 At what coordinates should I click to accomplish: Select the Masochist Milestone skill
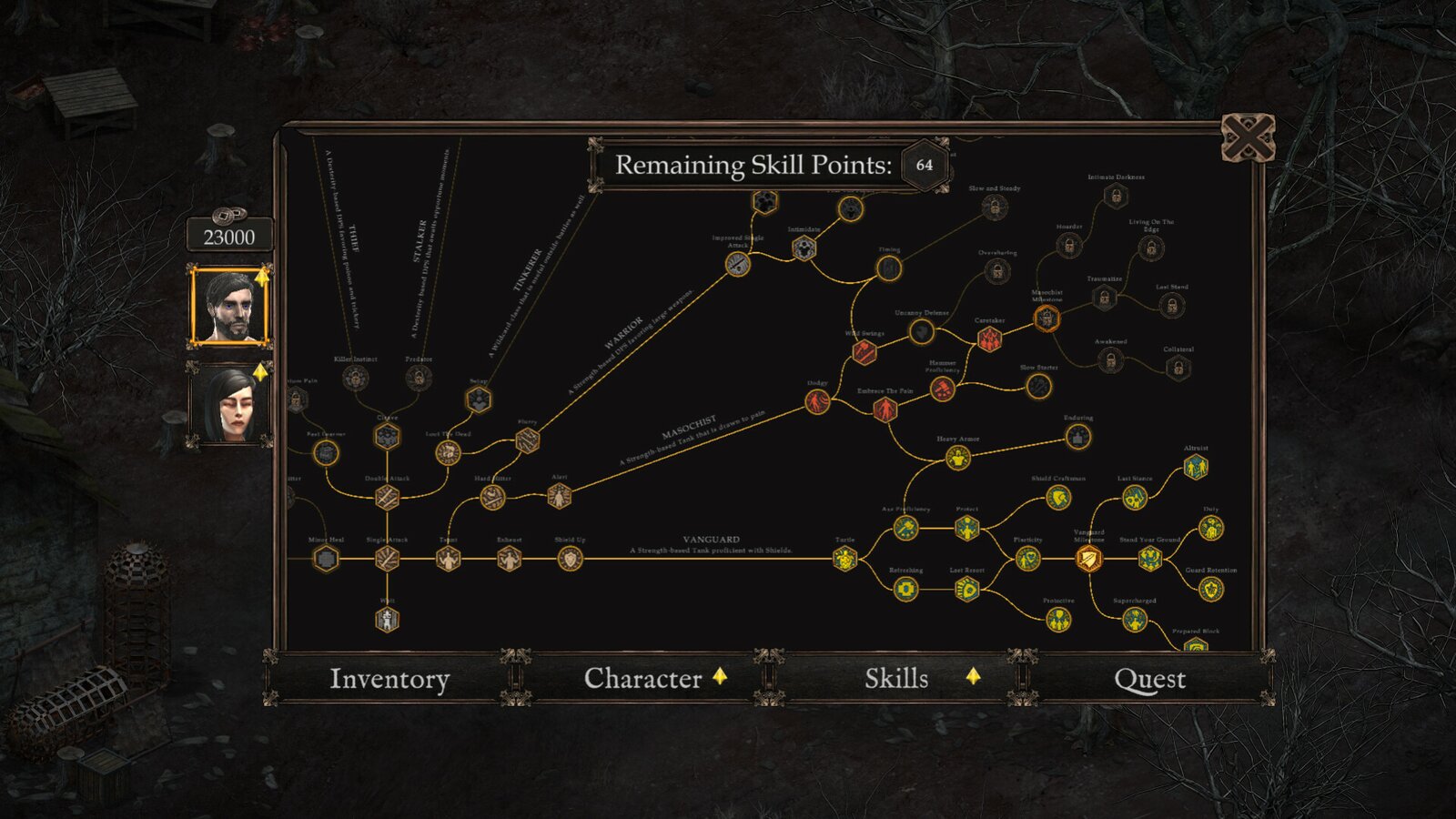coord(1047,318)
